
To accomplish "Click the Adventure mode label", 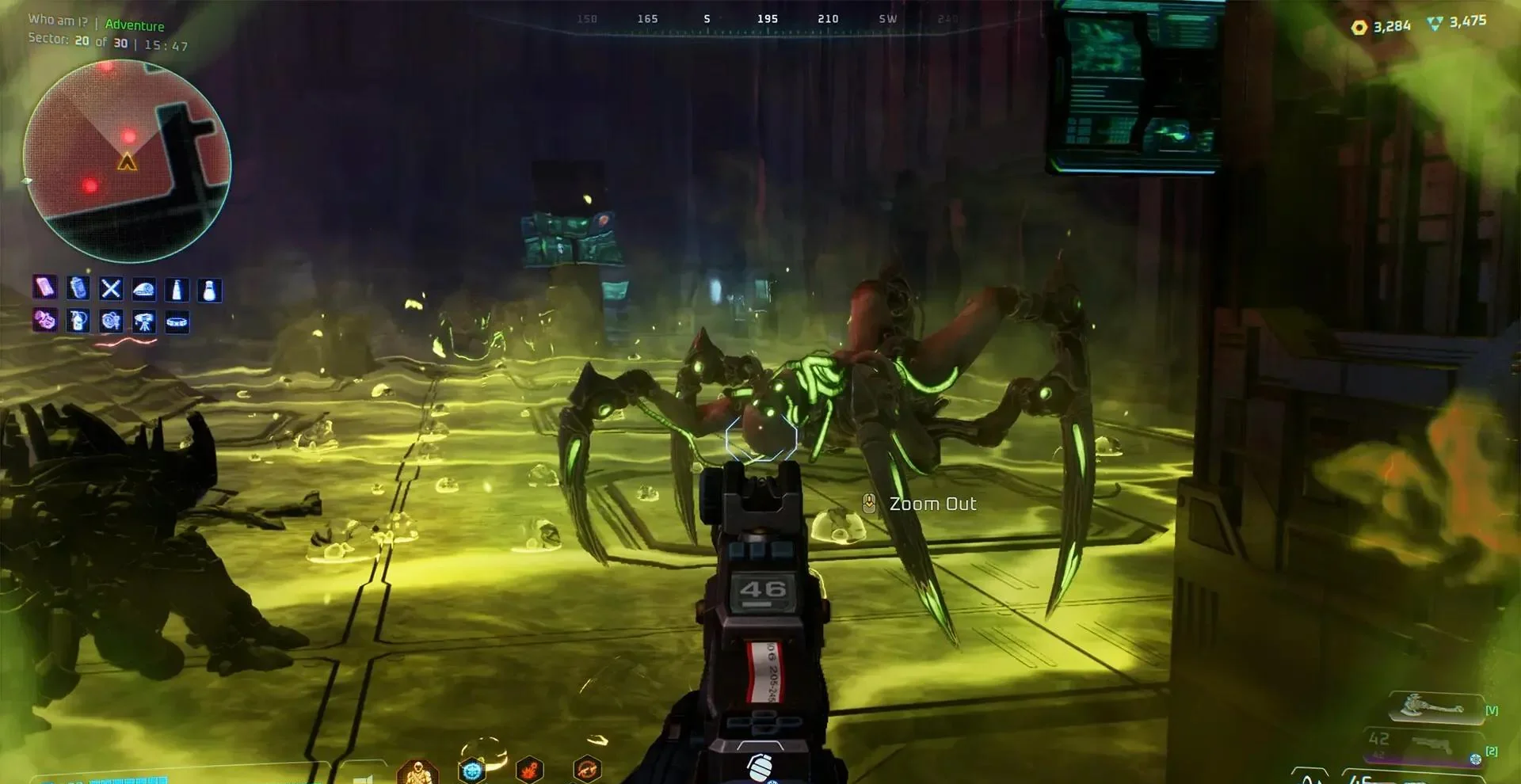I will pos(135,25).
